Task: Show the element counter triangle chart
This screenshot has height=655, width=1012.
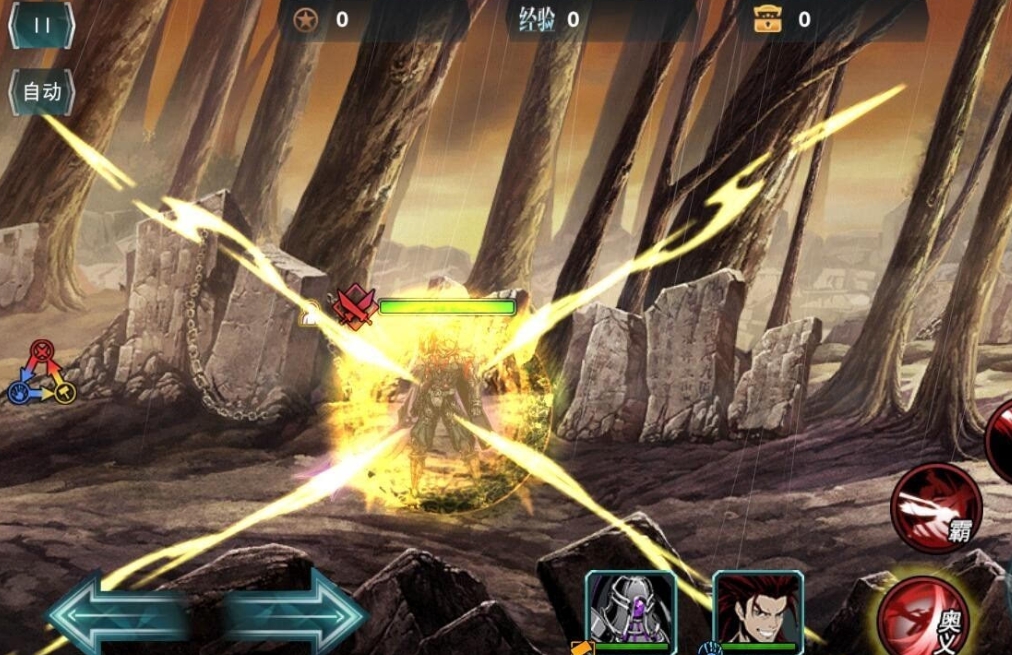Action: (x=42, y=373)
